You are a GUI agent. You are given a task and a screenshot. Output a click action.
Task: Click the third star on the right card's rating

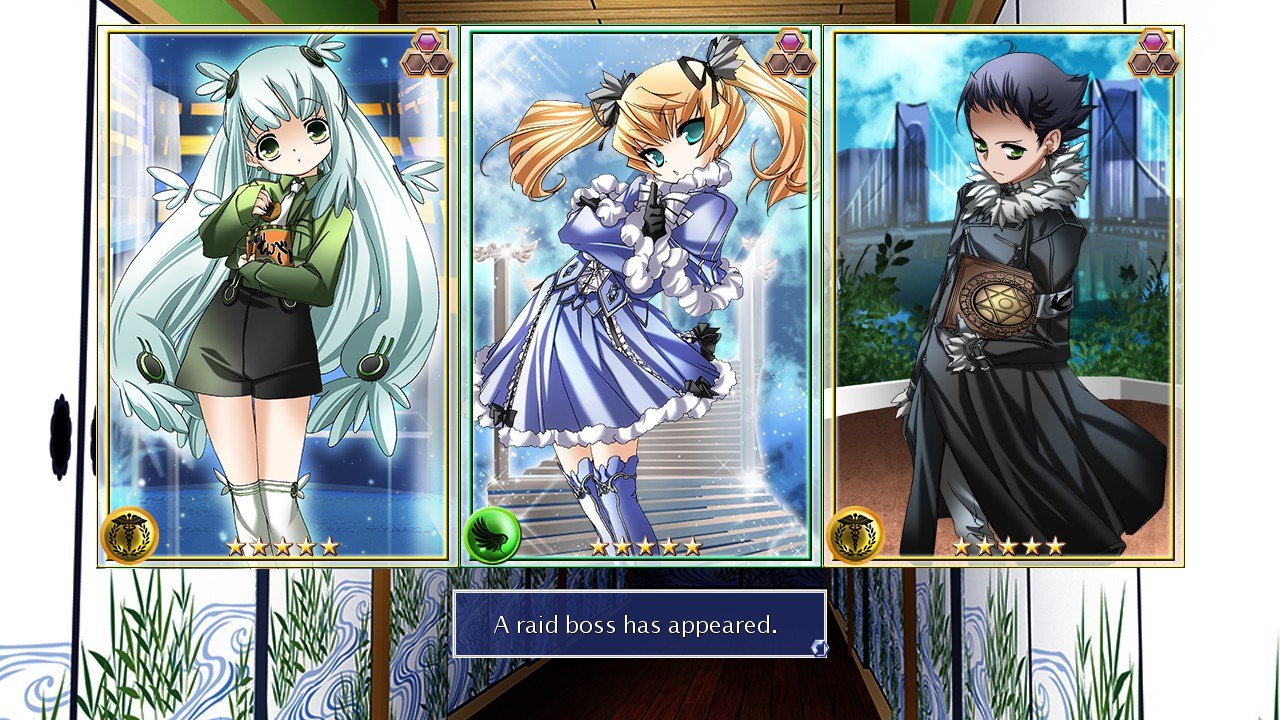1010,547
